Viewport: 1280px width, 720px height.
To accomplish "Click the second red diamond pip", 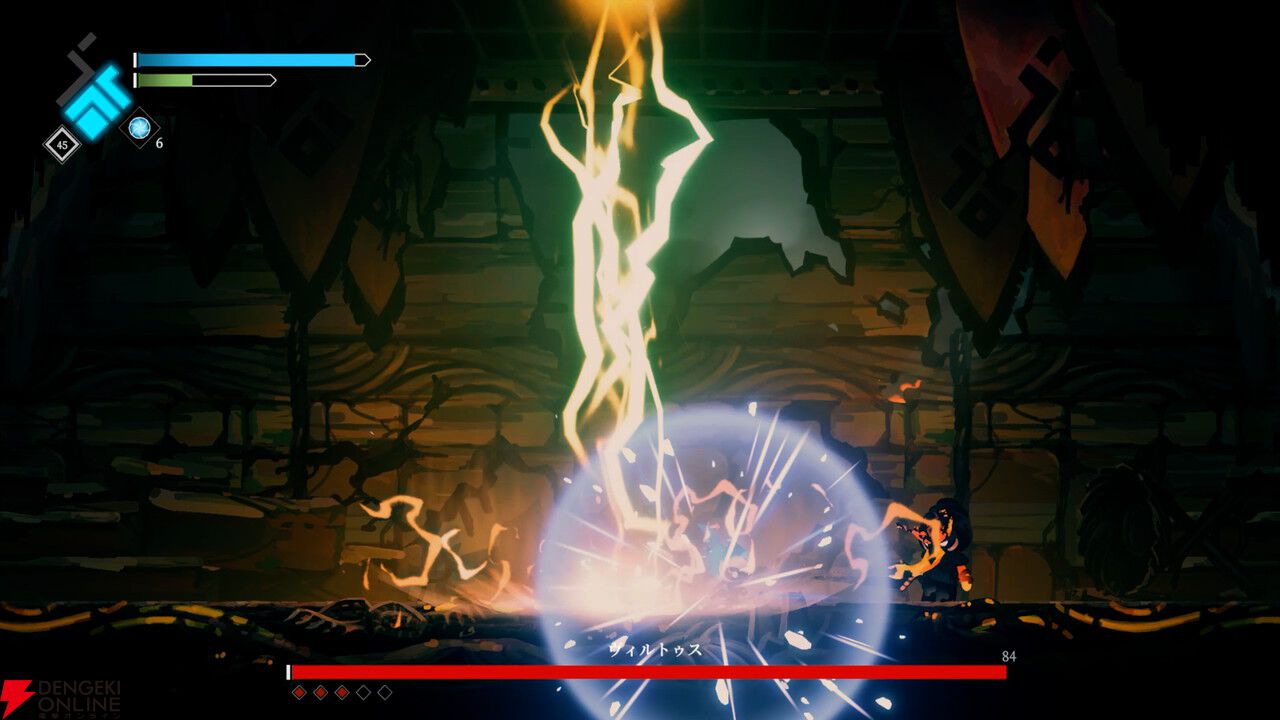I will tap(320, 692).
